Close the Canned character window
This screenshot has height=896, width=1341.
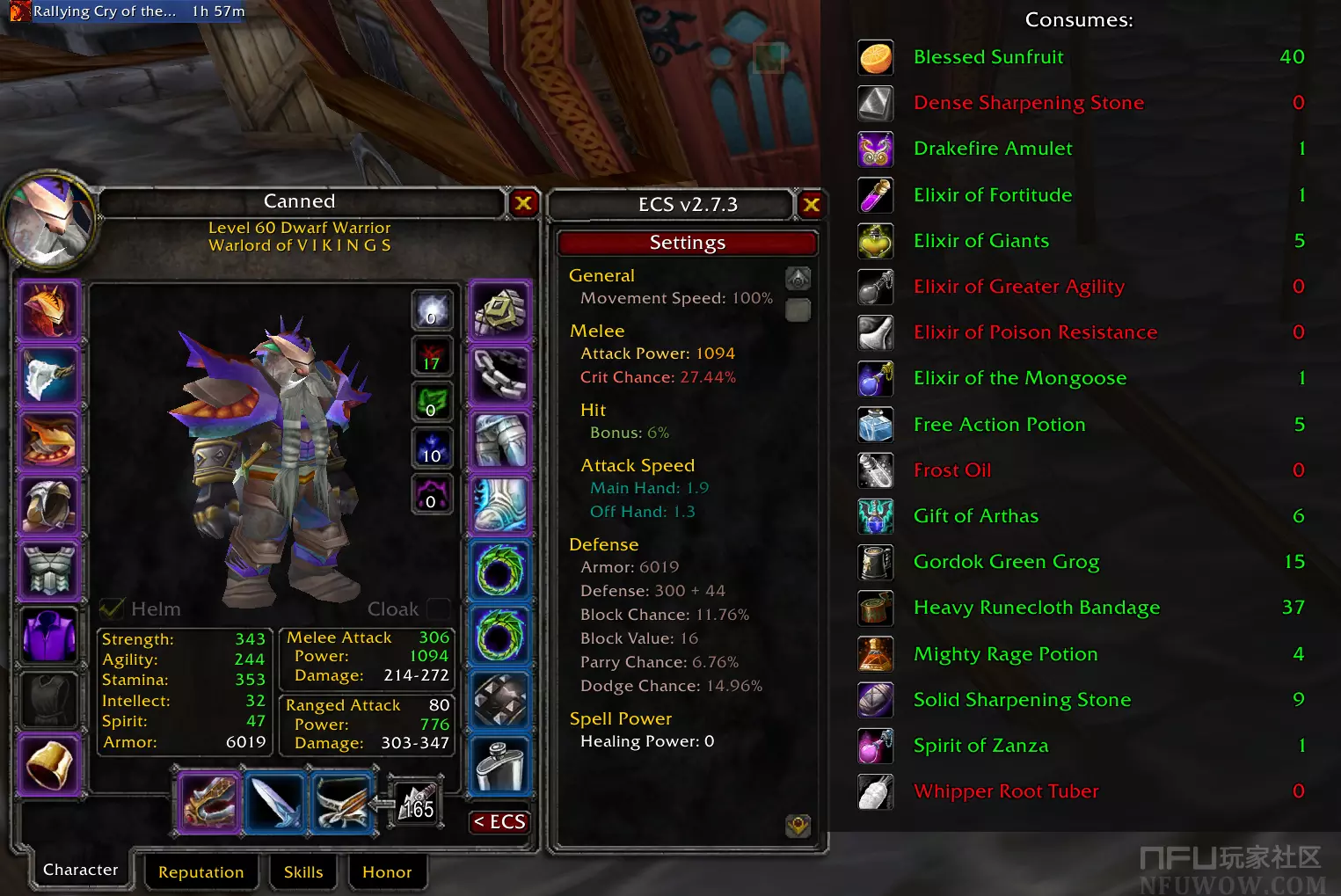[x=523, y=204]
